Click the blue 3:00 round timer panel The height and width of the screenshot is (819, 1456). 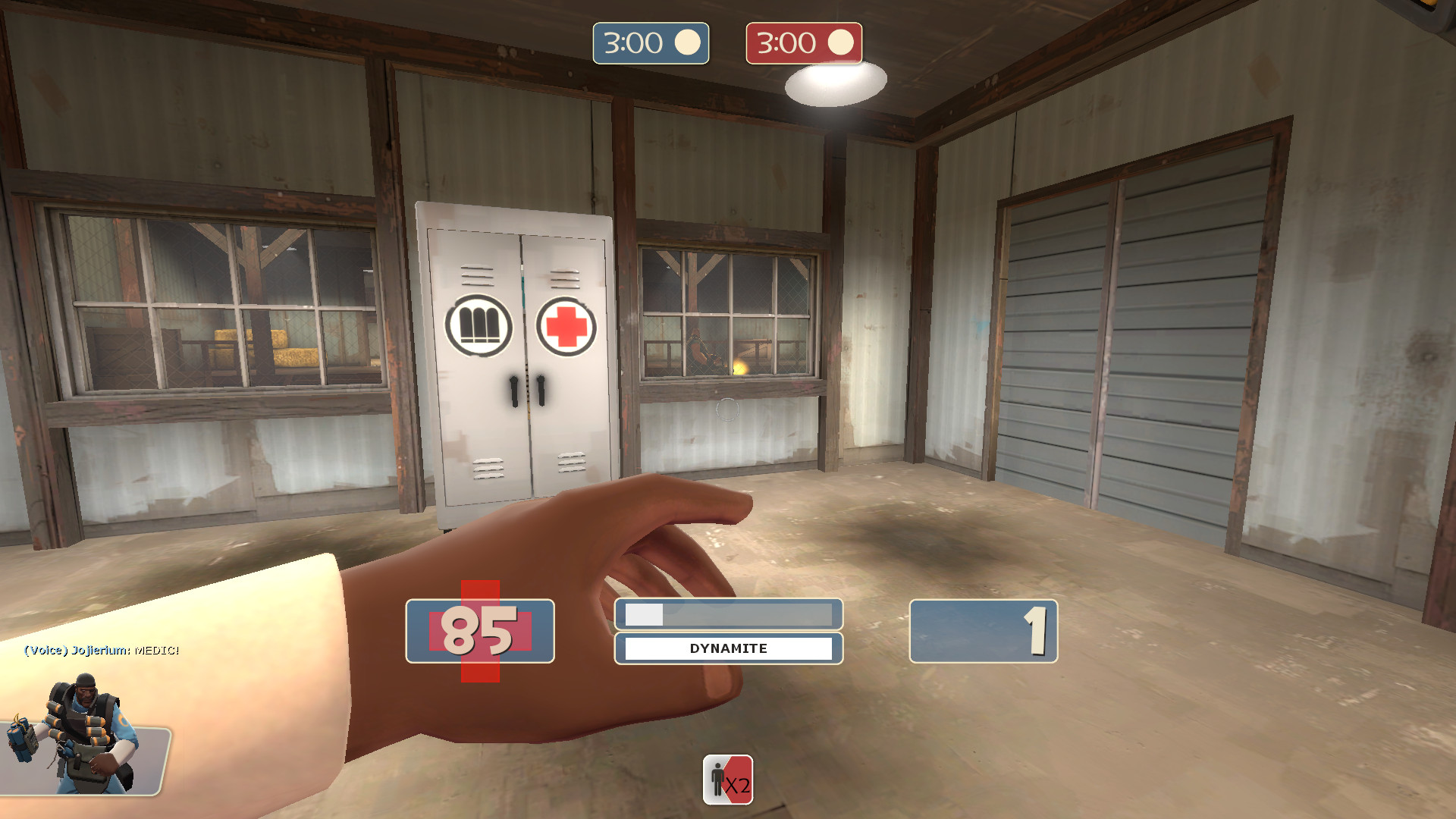651,43
